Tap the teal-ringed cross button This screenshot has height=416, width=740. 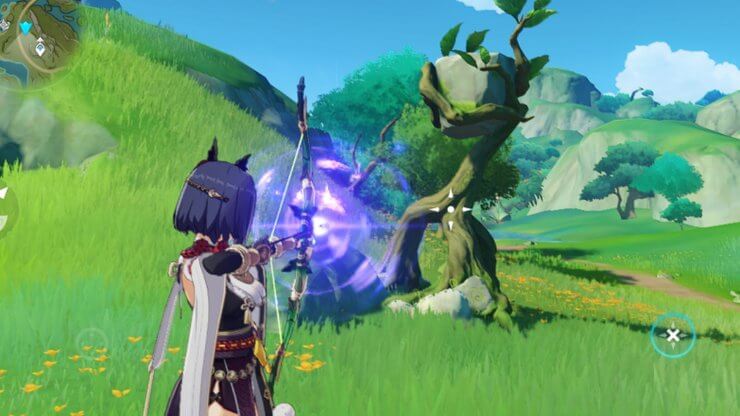coord(672,335)
